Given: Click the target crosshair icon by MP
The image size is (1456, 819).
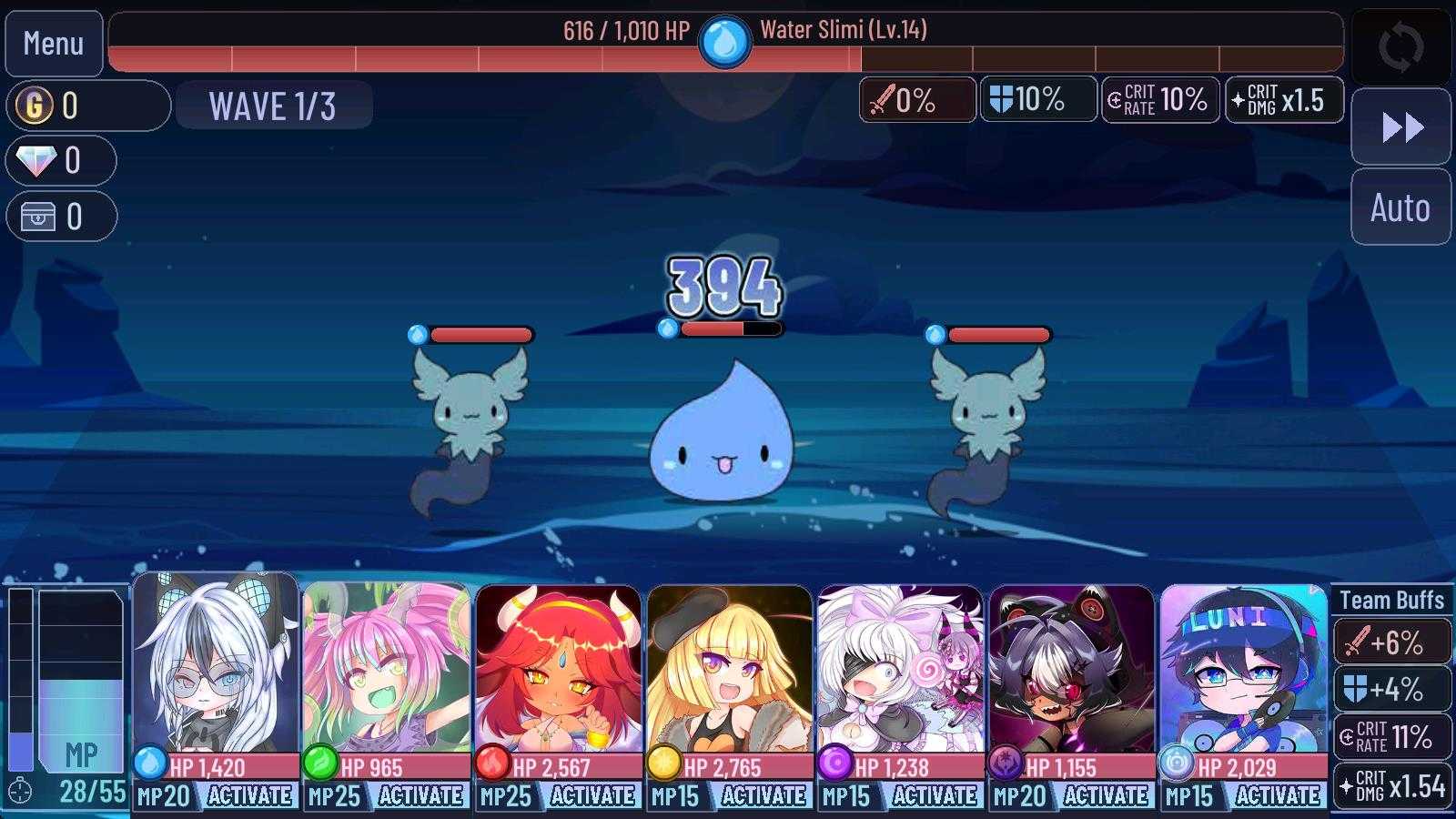Looking at the screenshot, I should coord(20,792).
